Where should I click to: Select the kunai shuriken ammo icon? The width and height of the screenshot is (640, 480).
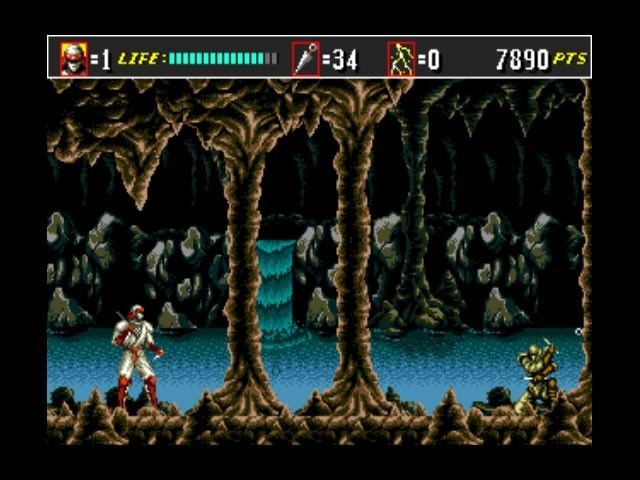pos(305,59)
